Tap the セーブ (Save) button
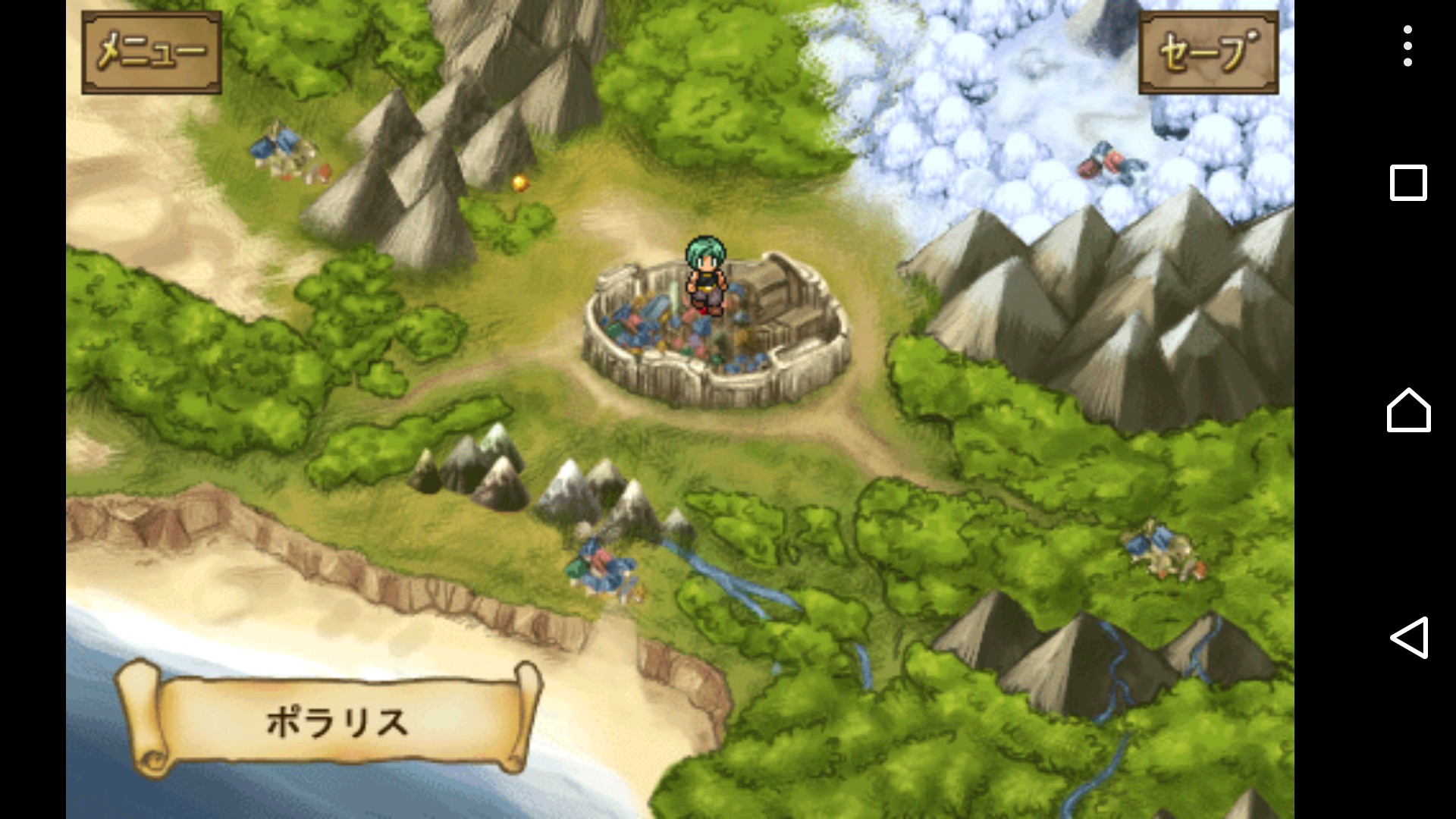Viewport: 1456px width, 819px height. pos(1208,52)
